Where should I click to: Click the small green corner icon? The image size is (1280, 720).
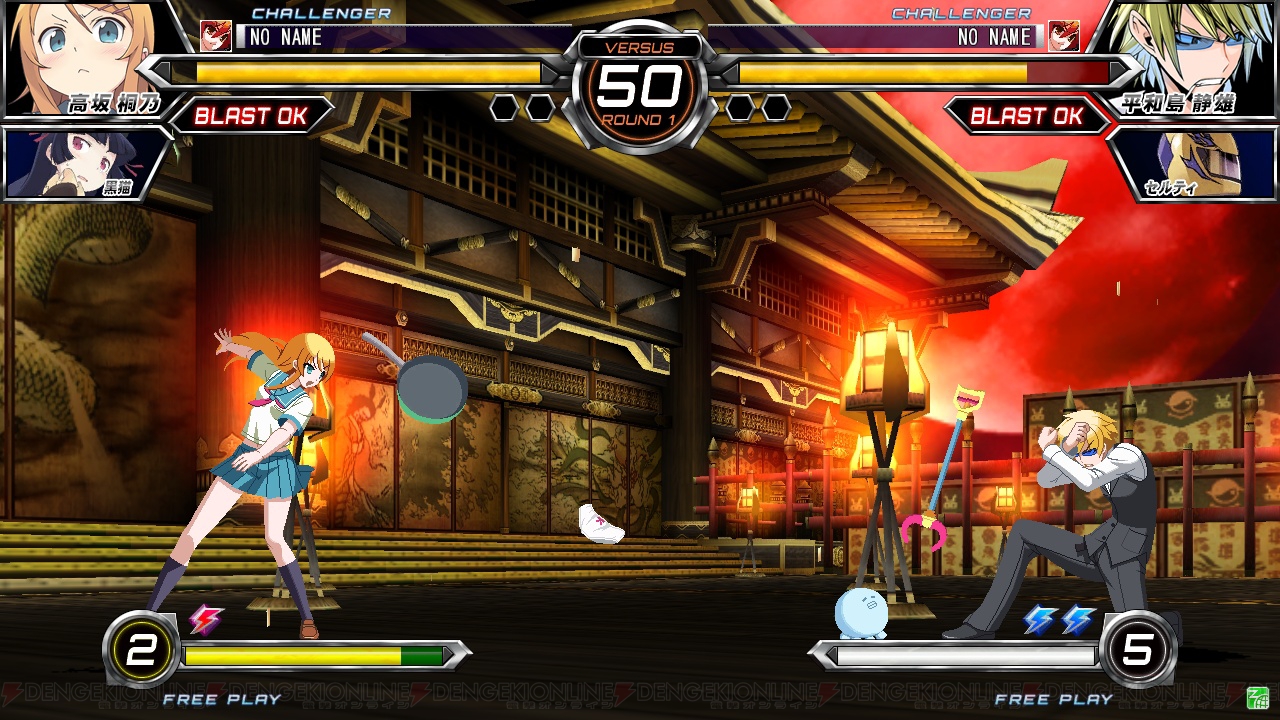pos(1257,697)
